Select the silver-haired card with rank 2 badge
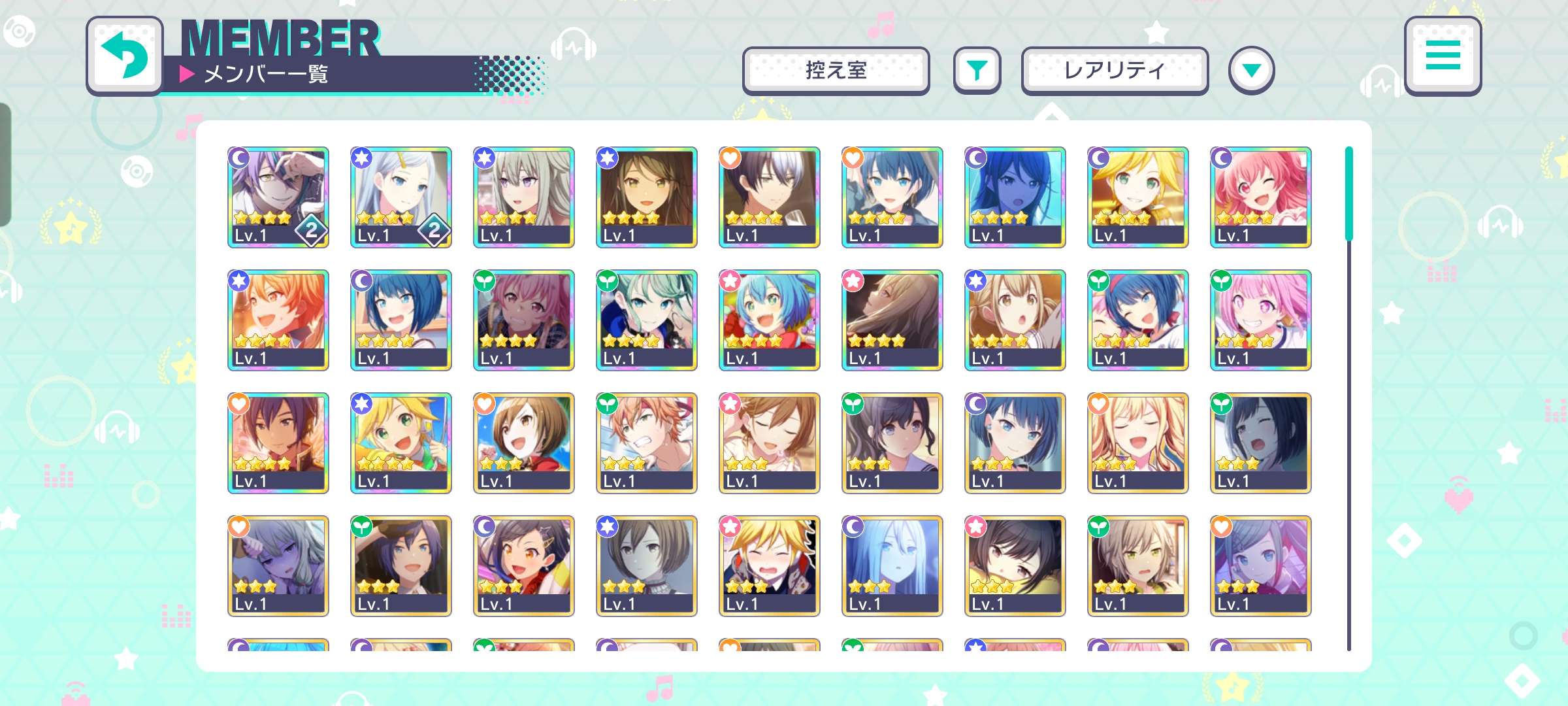This screenshot has width=1568, height=706. click(x=401, y=197)
